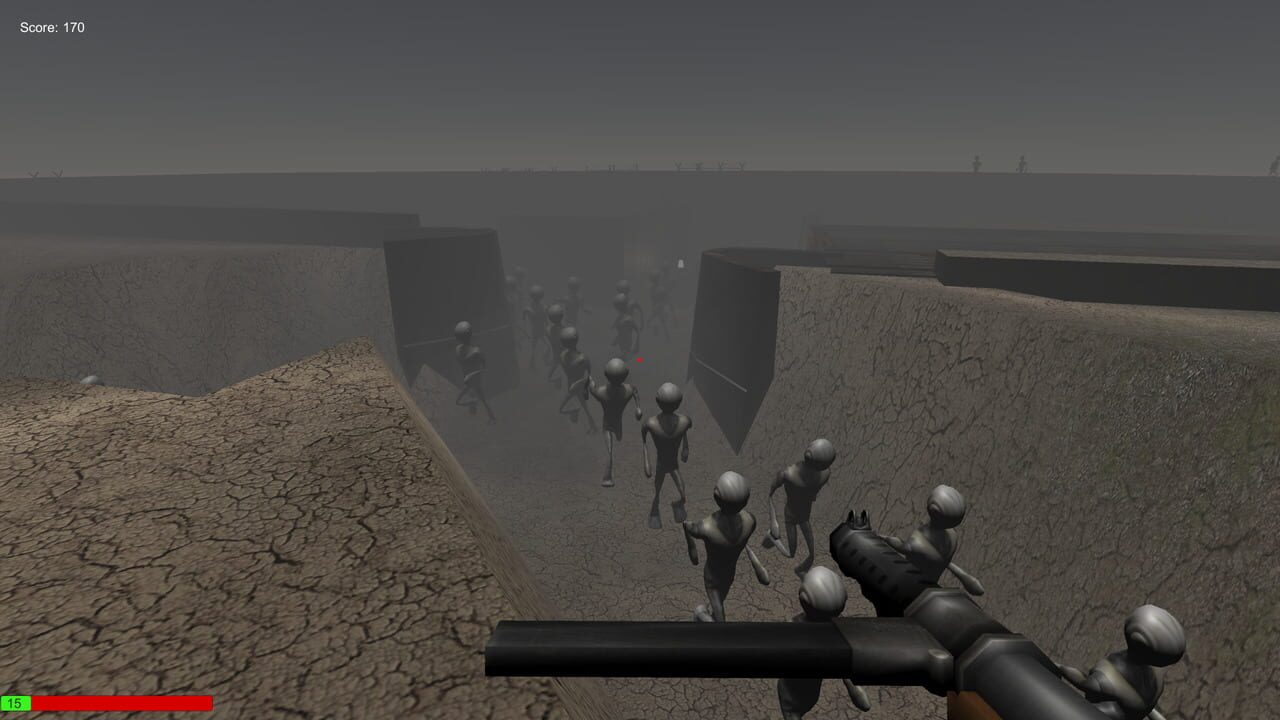Click the green ammo counter showing 15
The height and width of the screenshot is (720, 1280).
coord(17,702)
